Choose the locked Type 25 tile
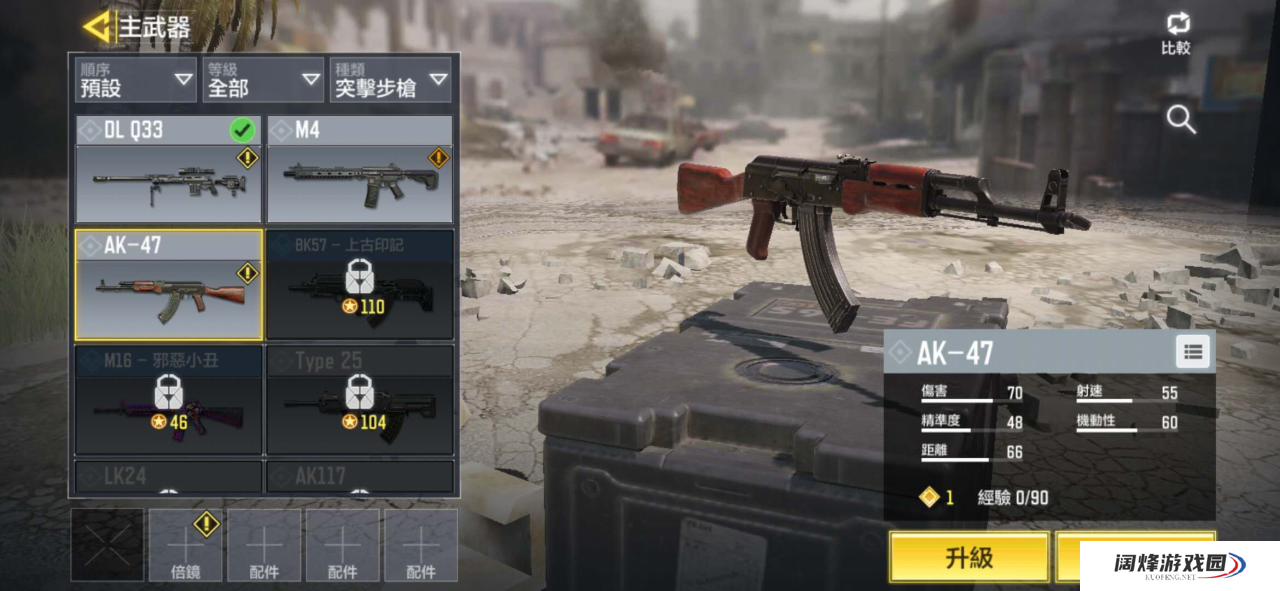This screenshot has width=1280, height=591. (x=359, y=400)
